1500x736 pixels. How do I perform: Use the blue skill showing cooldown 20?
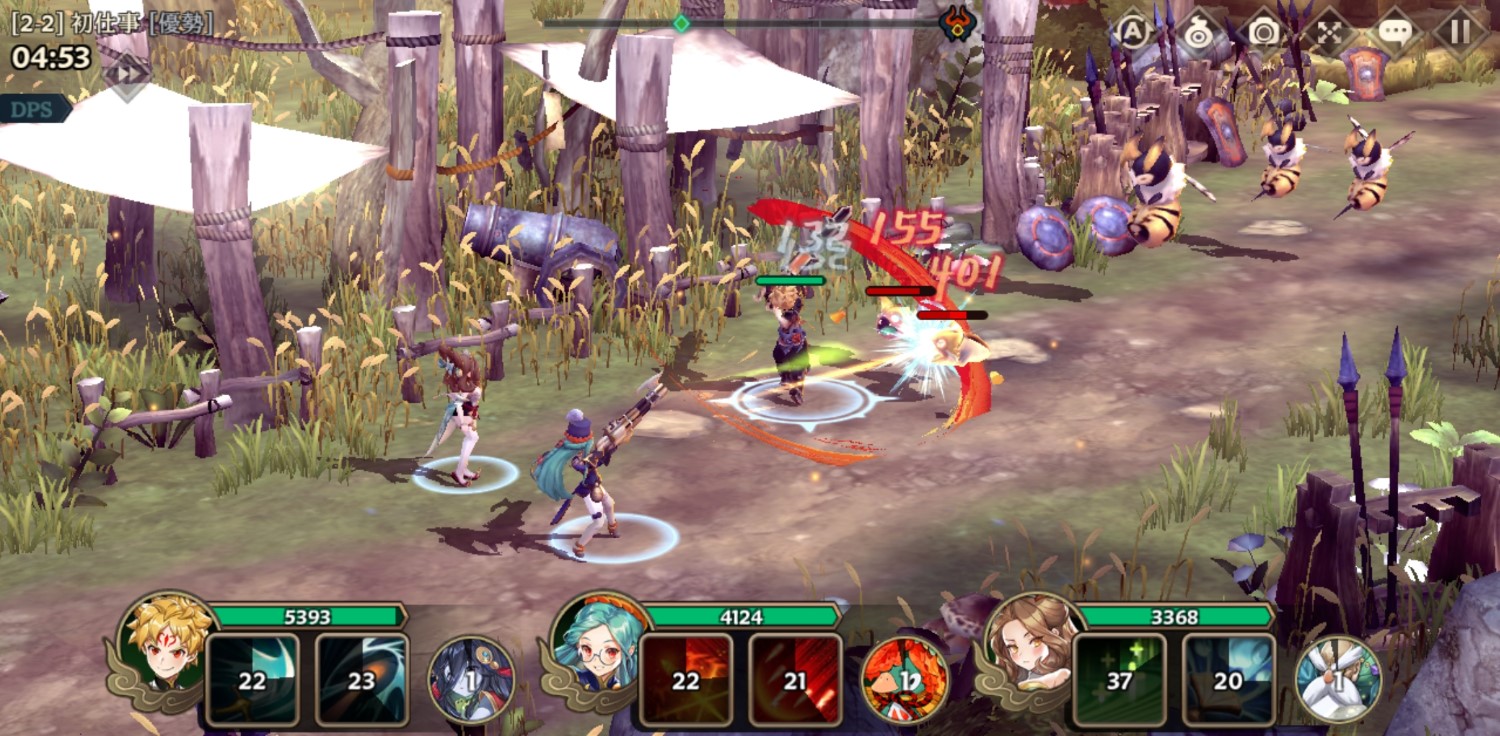[1228, 679]
